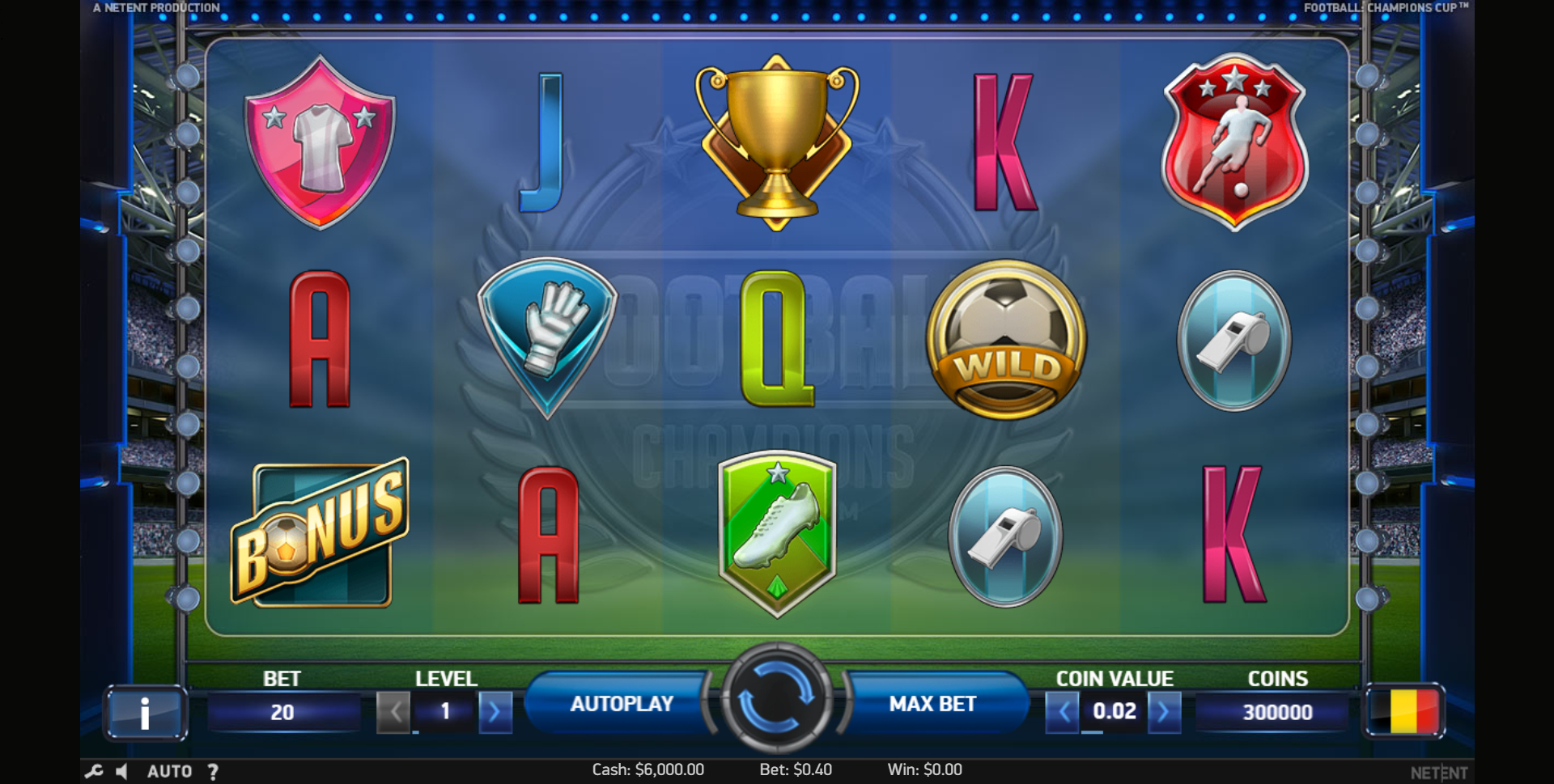Image resolution: width=1554 pixels, height=784 pixels.
Task: Open the AUTO play options
Action: (x=169, y=771)
